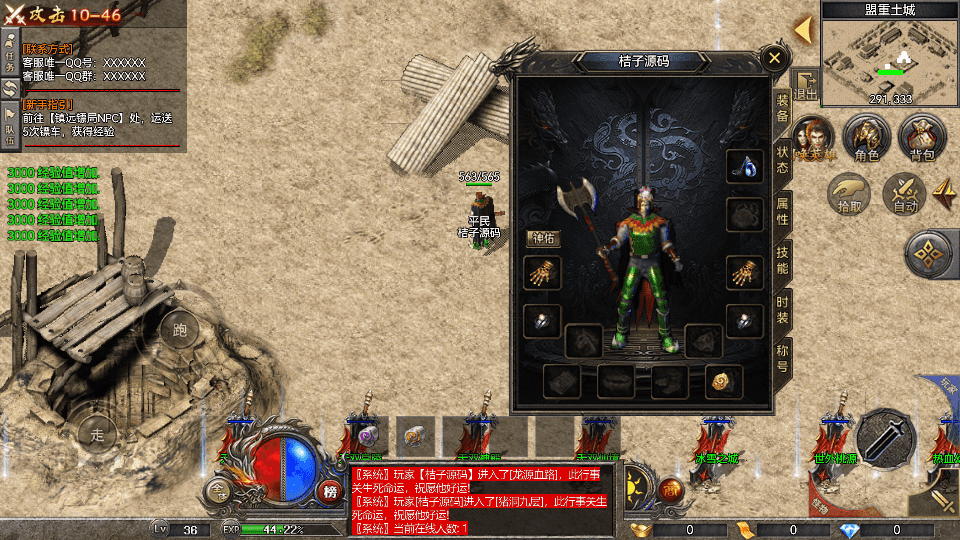Screen dimensions: 960x540
Task: Click the 退出 (exit) button
Action: [x=806, y=86]
